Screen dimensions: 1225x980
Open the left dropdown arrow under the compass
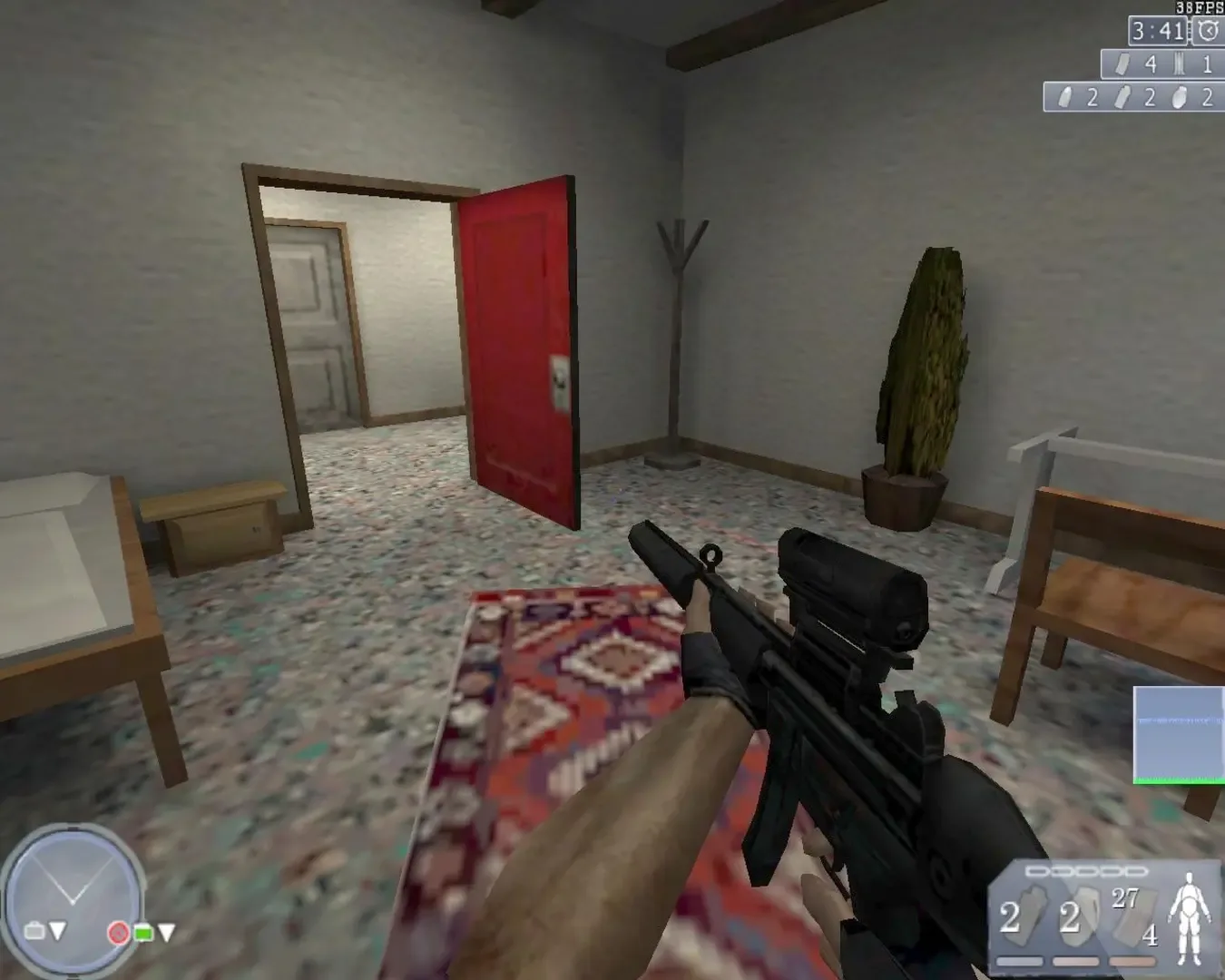pos(58,931)
